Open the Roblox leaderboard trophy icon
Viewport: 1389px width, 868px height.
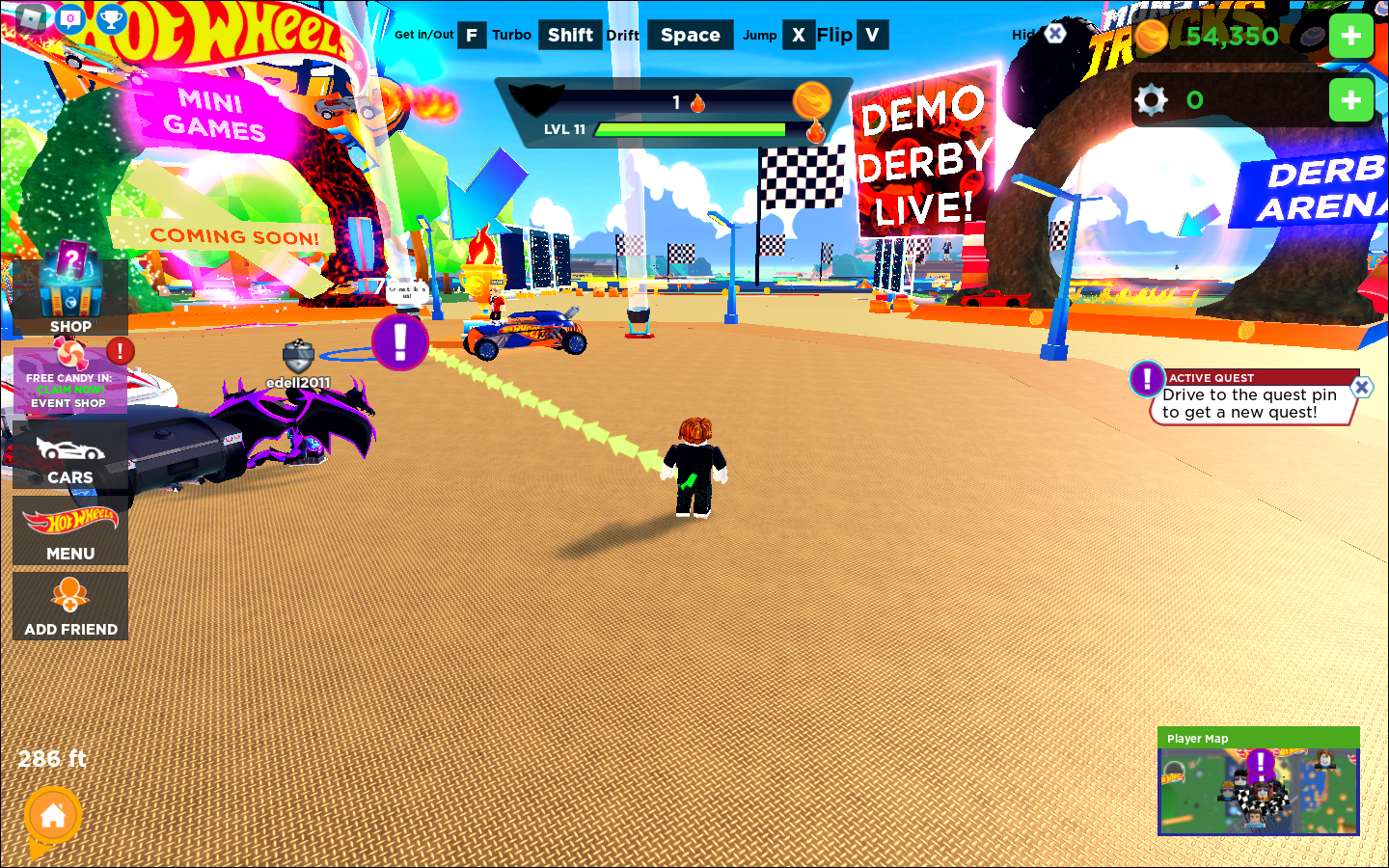(x=111, y=17)
